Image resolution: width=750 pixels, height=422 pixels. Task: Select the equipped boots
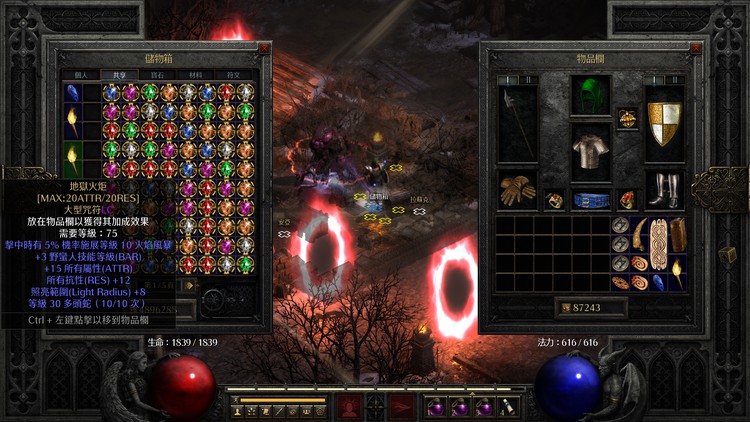click(x=664, y=190)
